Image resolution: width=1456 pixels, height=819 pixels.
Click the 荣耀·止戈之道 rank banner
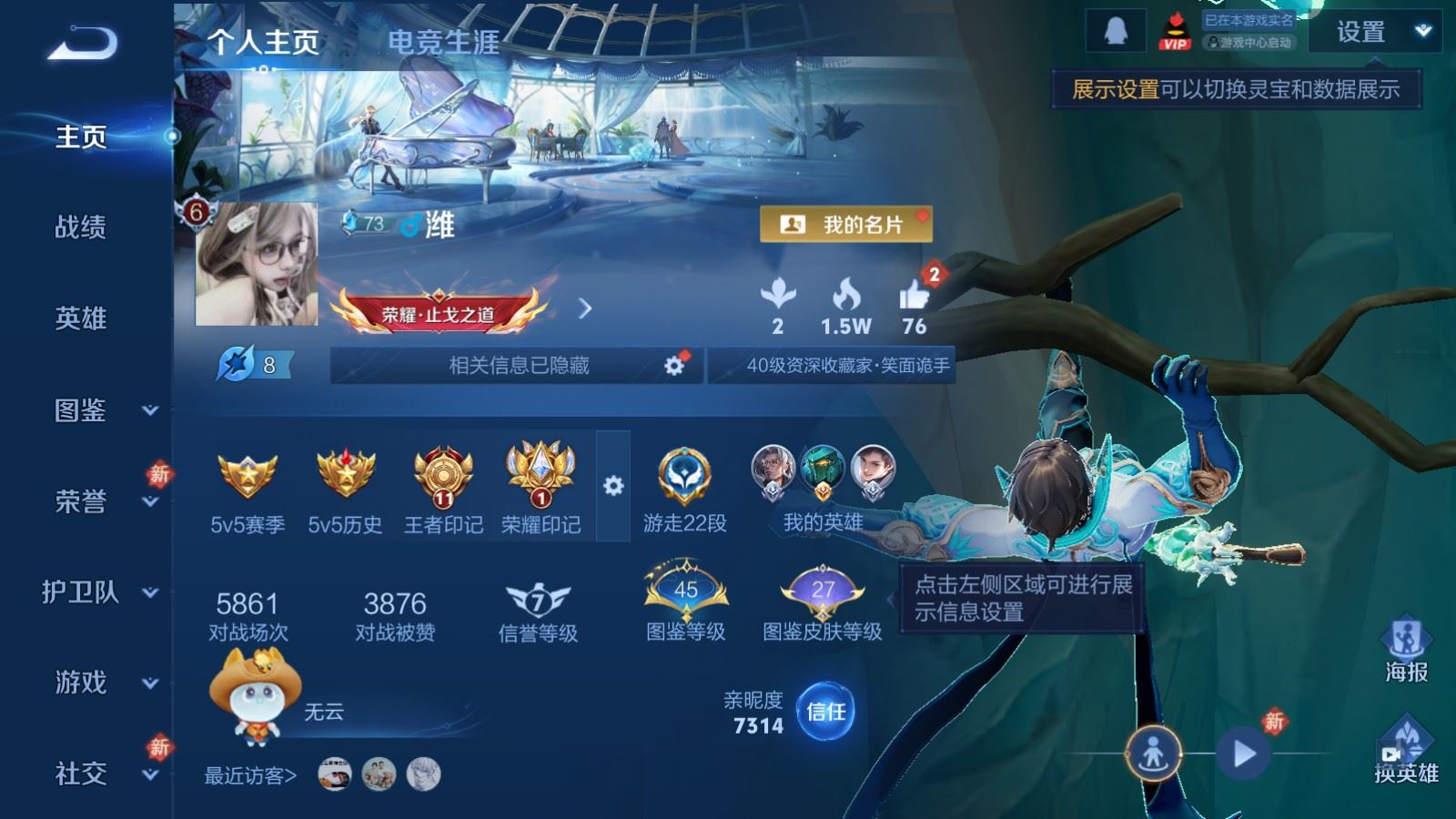439,312
